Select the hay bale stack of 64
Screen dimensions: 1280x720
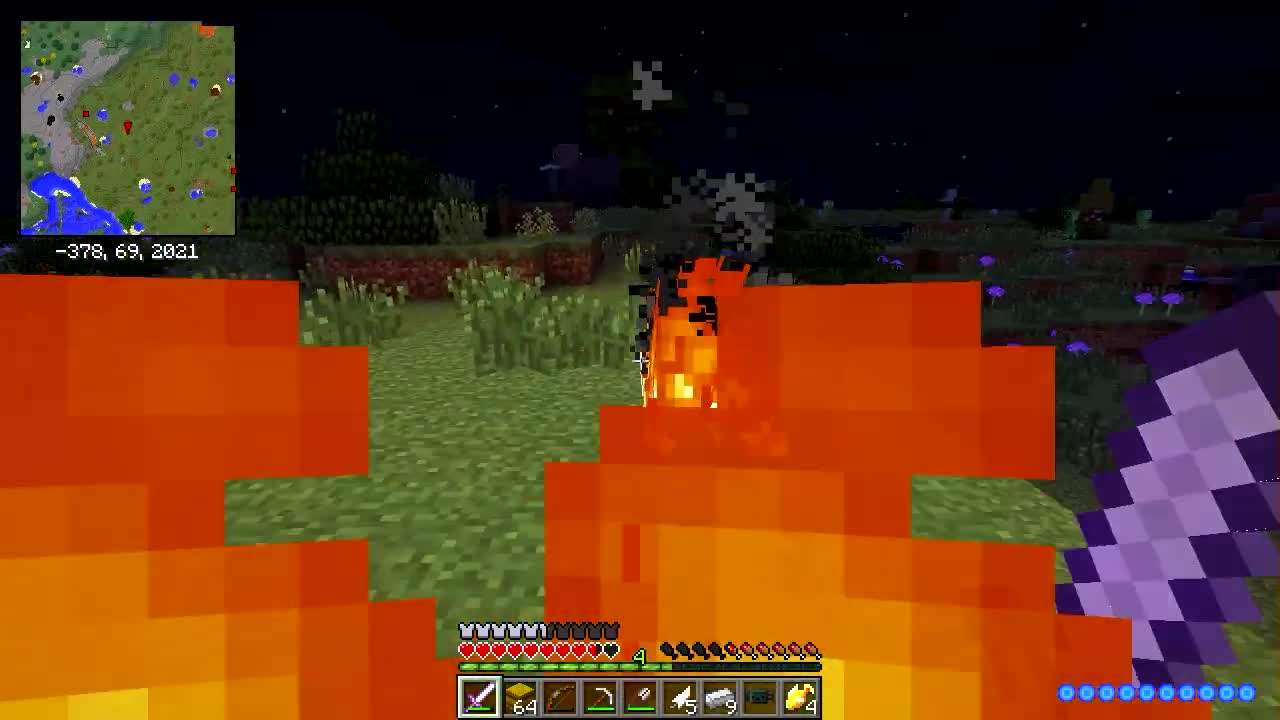[x=519, y=697]
